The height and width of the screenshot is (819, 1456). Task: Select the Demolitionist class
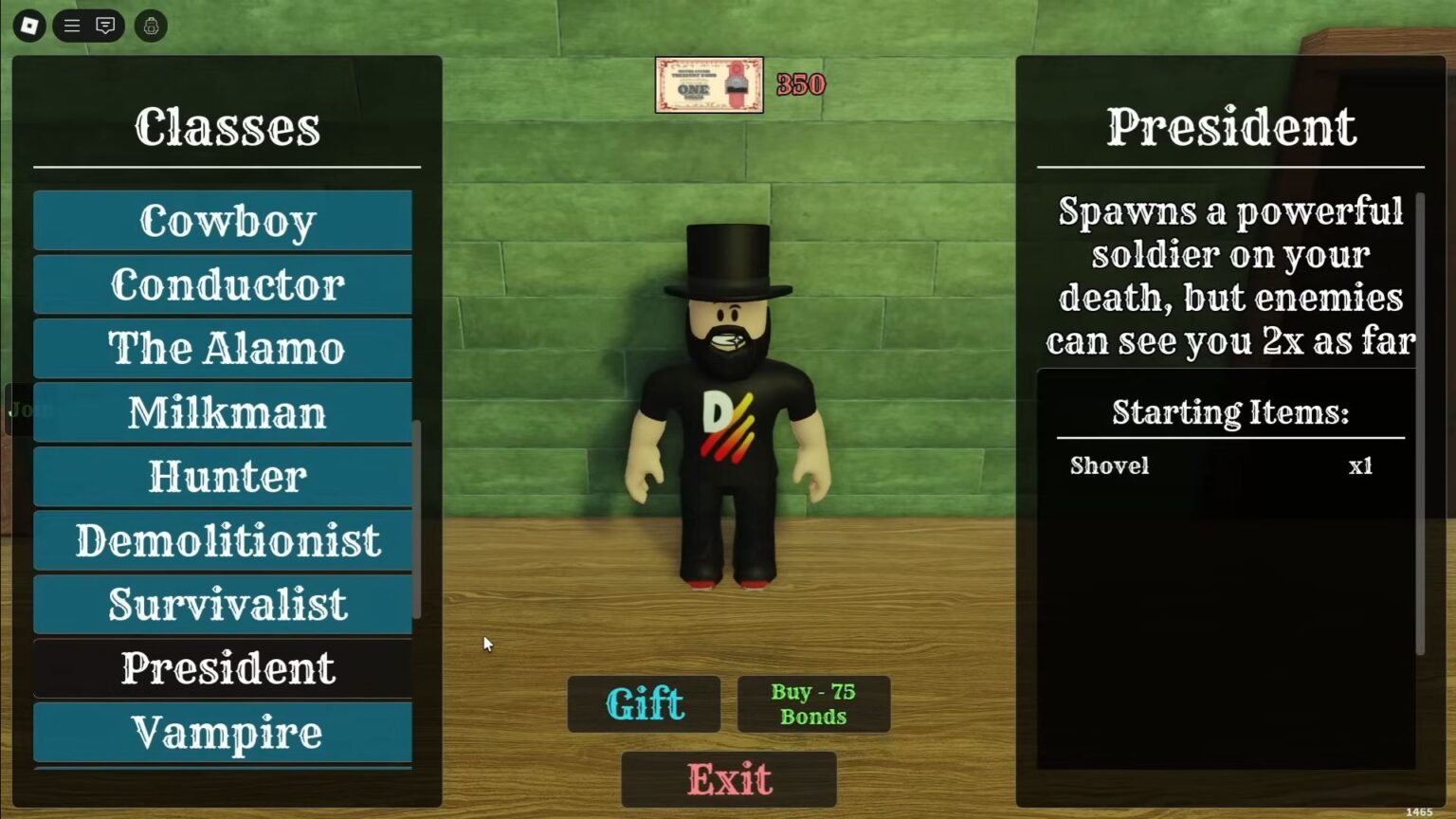223,539
